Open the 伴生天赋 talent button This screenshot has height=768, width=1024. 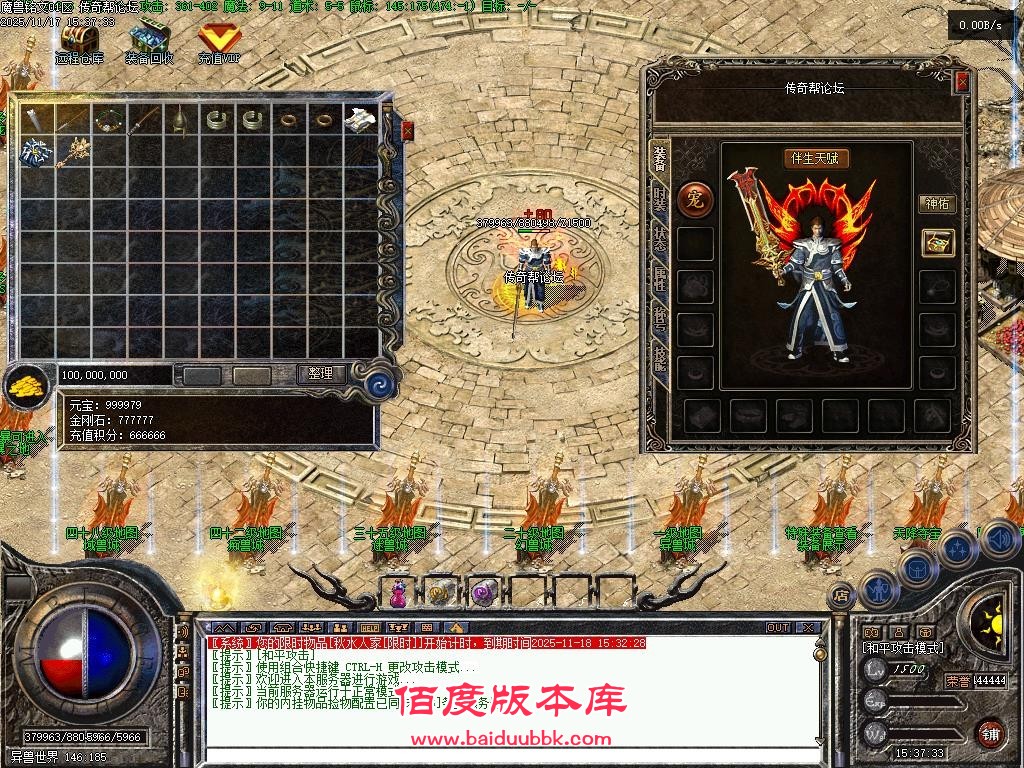click(816, 158)
